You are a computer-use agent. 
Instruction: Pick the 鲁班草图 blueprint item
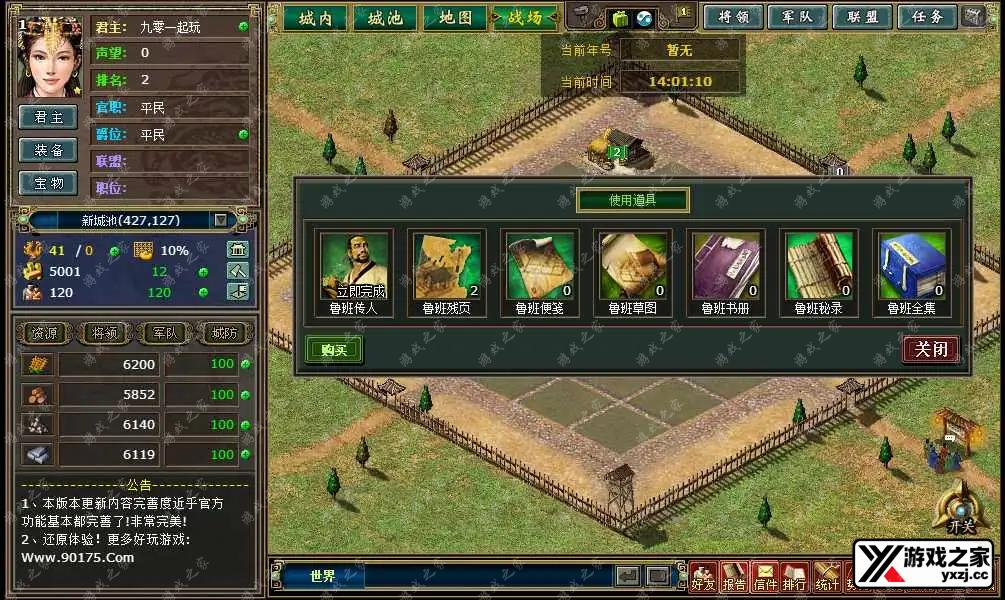[x=632, y=266]
